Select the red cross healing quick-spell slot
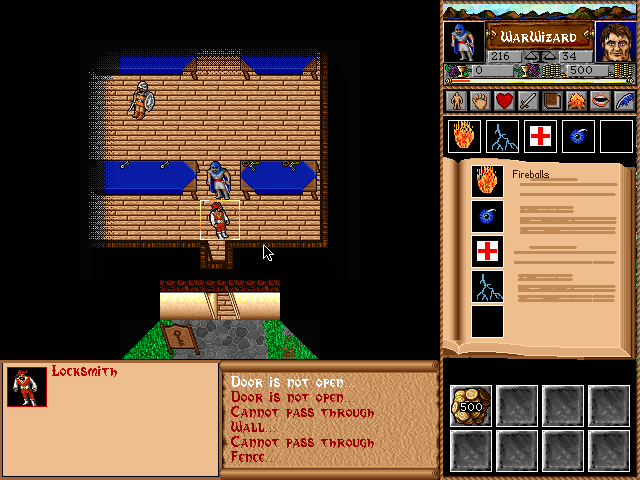Screen dimensions: 640x480 click(540, 136)
